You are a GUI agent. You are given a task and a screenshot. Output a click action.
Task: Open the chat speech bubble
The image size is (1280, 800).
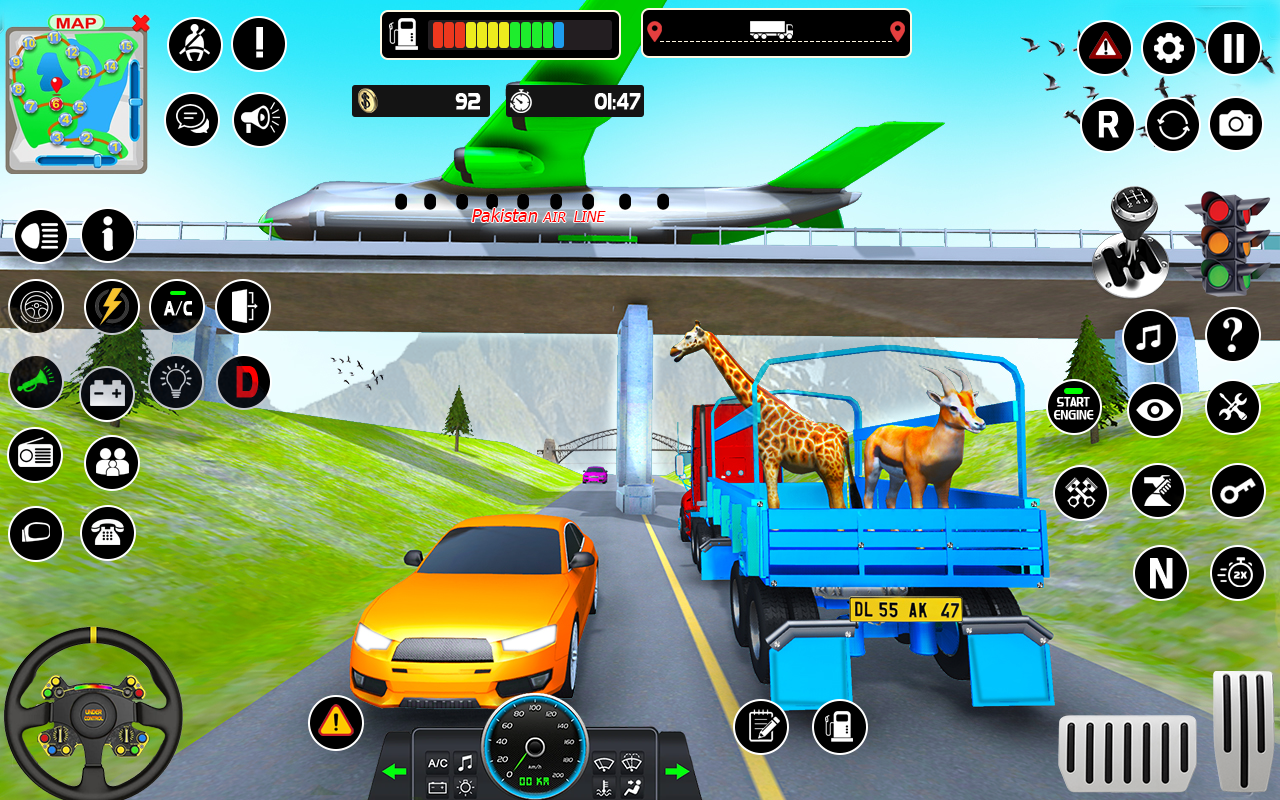tap(192, 120)
